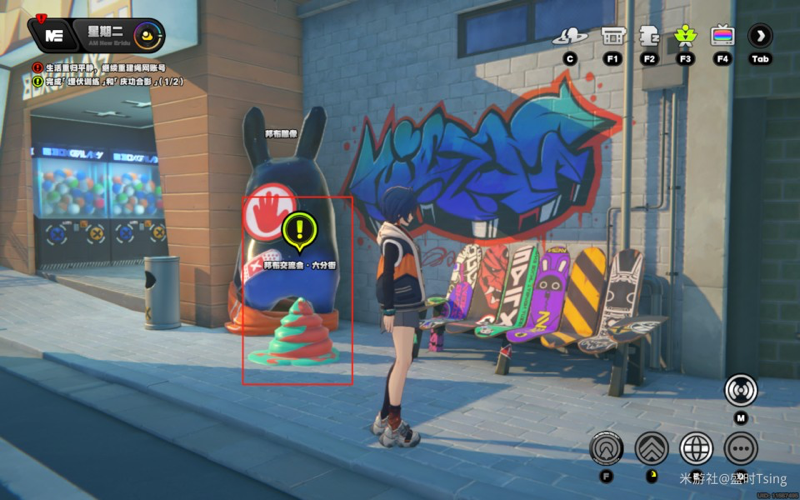800x500 pixels.
Task: Open the rainbow TV icon
Action: [722, 36]
